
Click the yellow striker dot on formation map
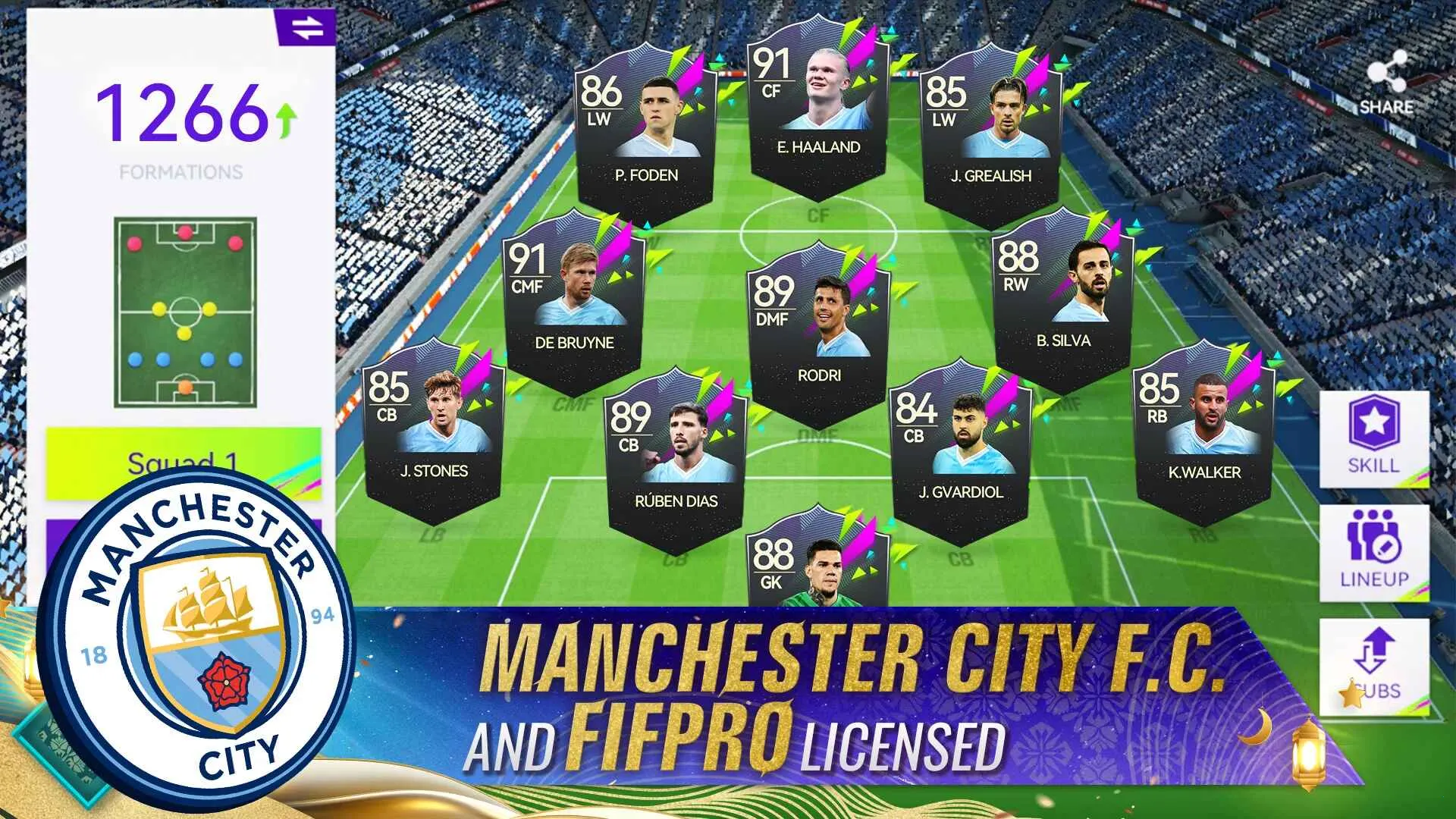[x=185, y=333]
